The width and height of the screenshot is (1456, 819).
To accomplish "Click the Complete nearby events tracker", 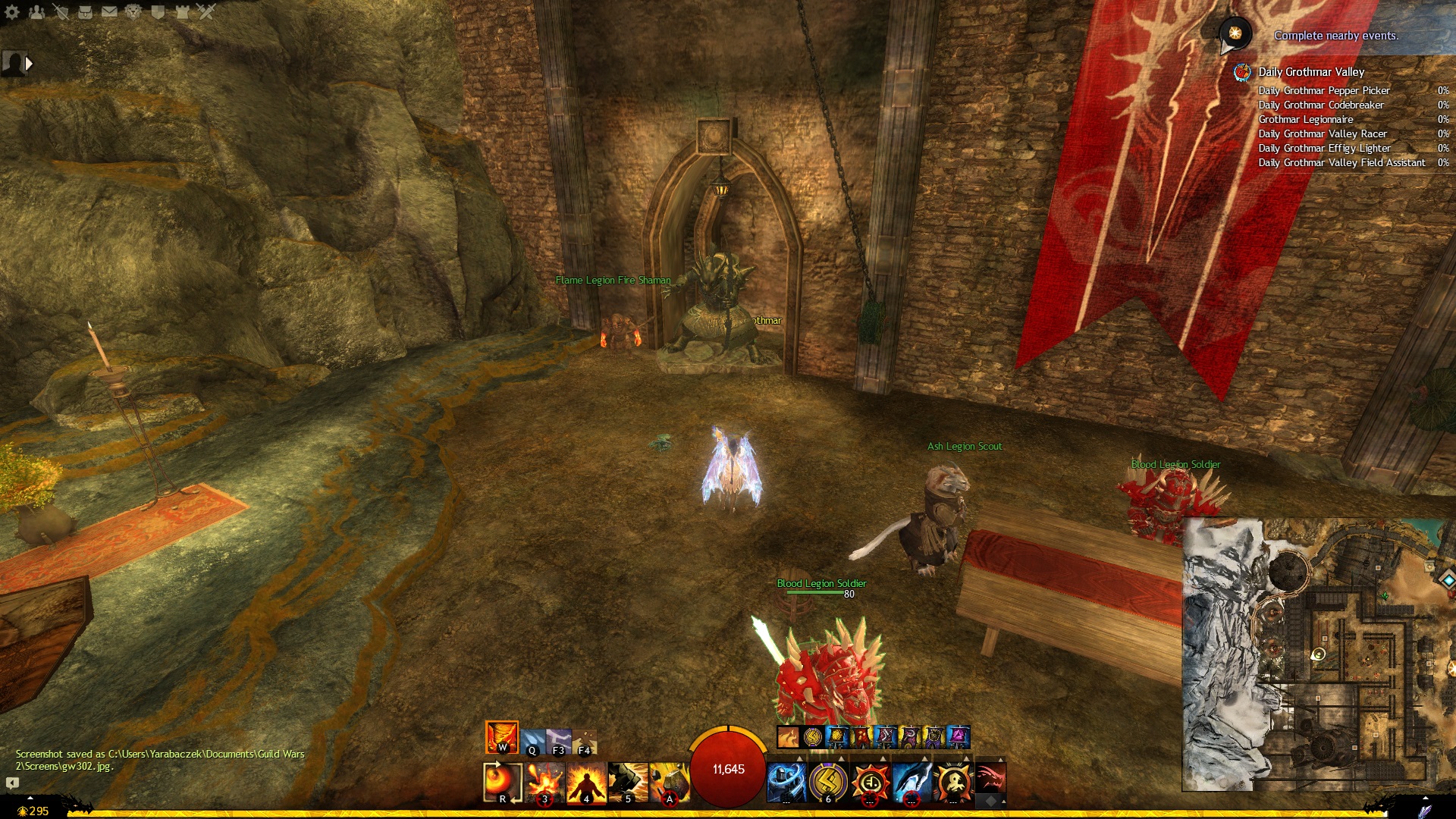I will click(1335, 36).
